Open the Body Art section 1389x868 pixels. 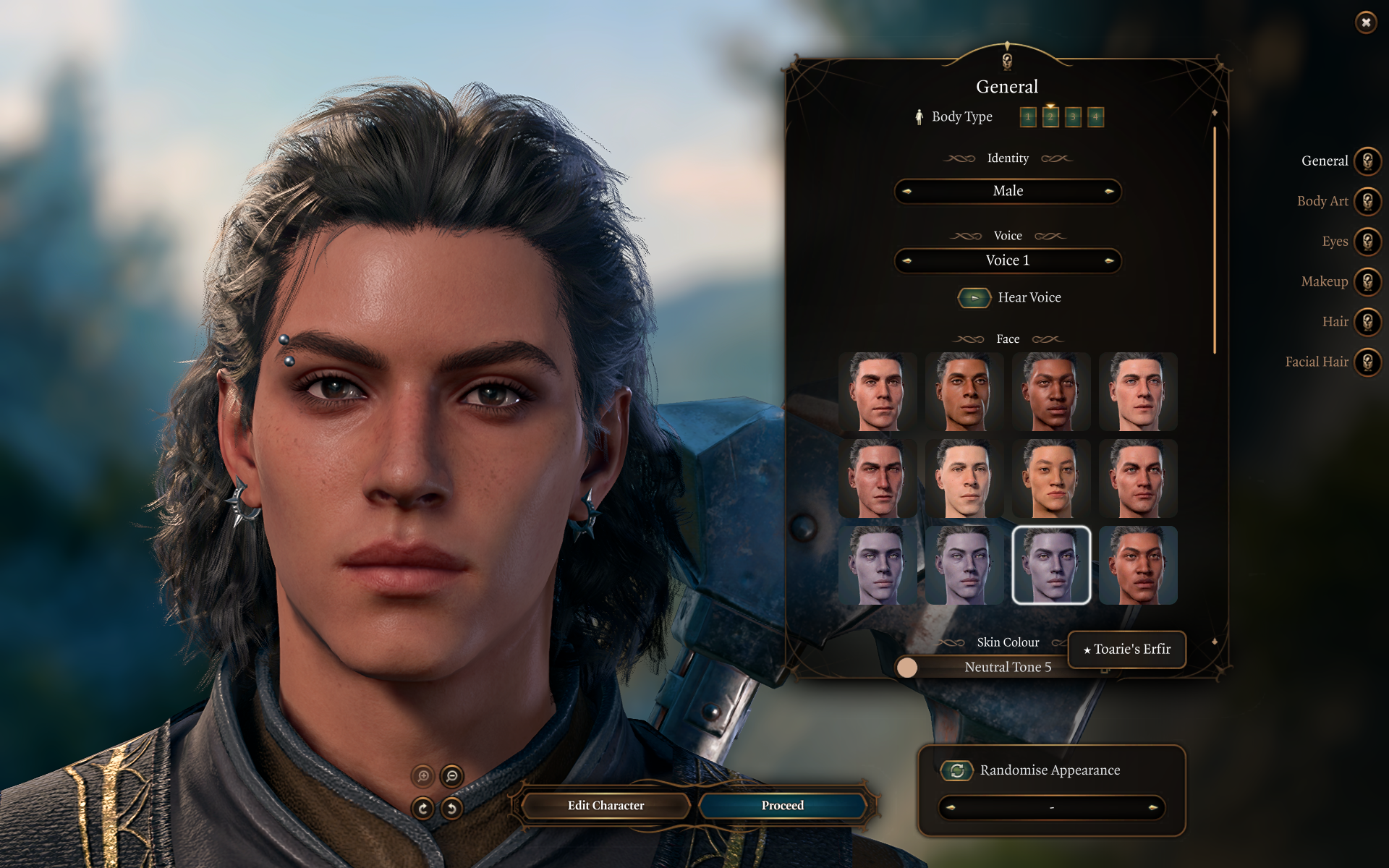pyautogui.click(x=1367, y=201)
